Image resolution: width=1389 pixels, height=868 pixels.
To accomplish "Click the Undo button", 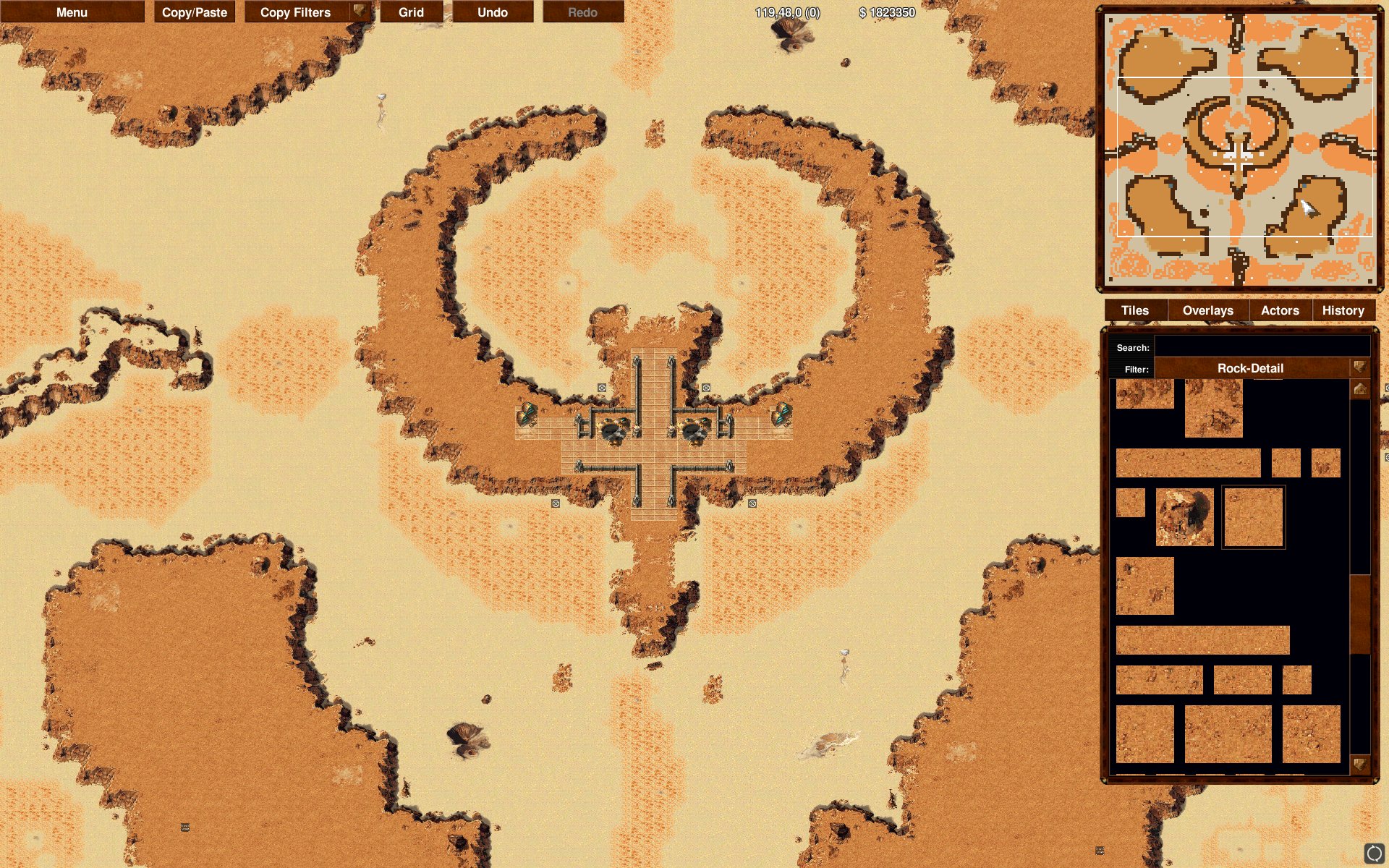I will coord(492,12).
